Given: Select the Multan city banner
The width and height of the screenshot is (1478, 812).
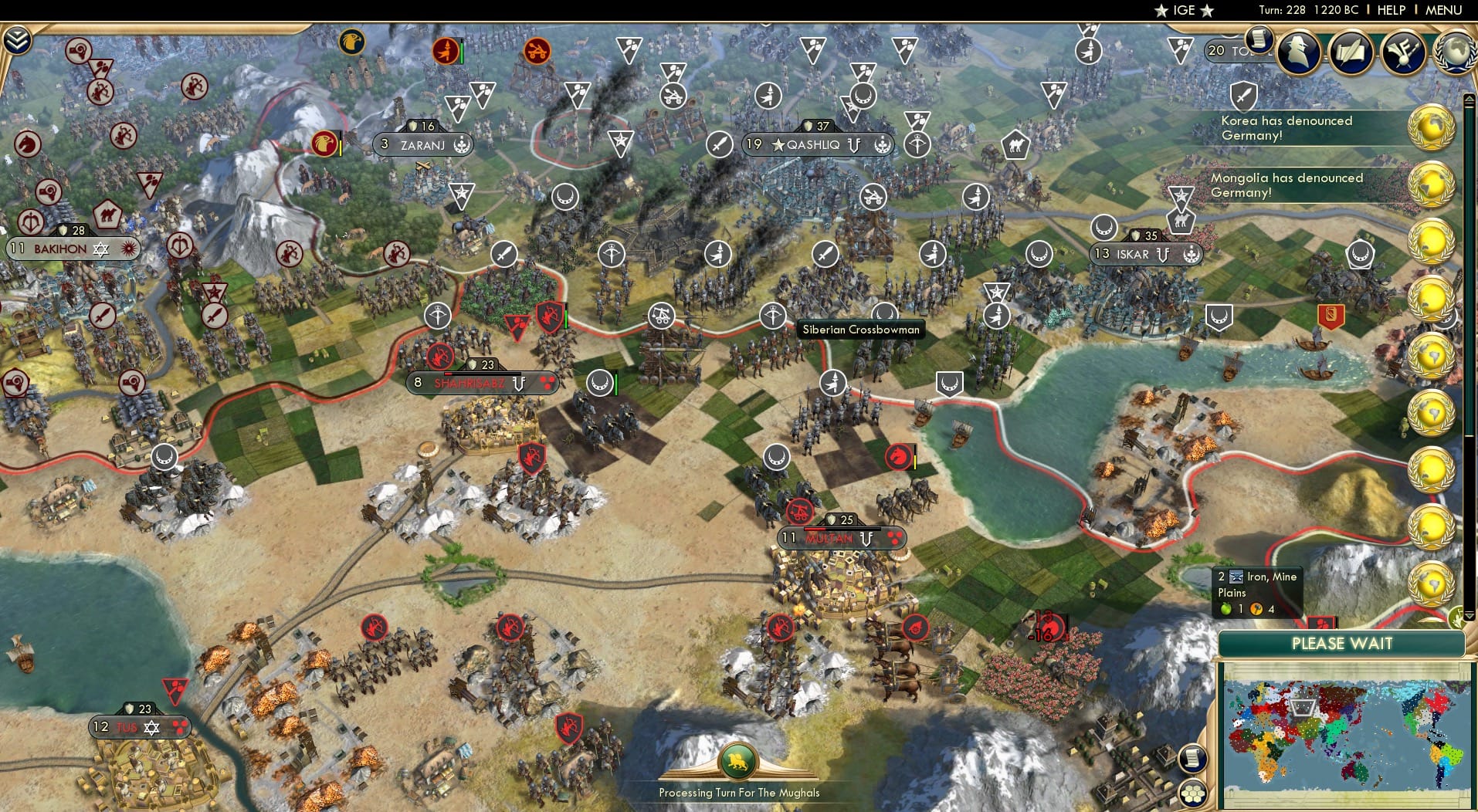Looking at the screenshot, I should 836,538.
